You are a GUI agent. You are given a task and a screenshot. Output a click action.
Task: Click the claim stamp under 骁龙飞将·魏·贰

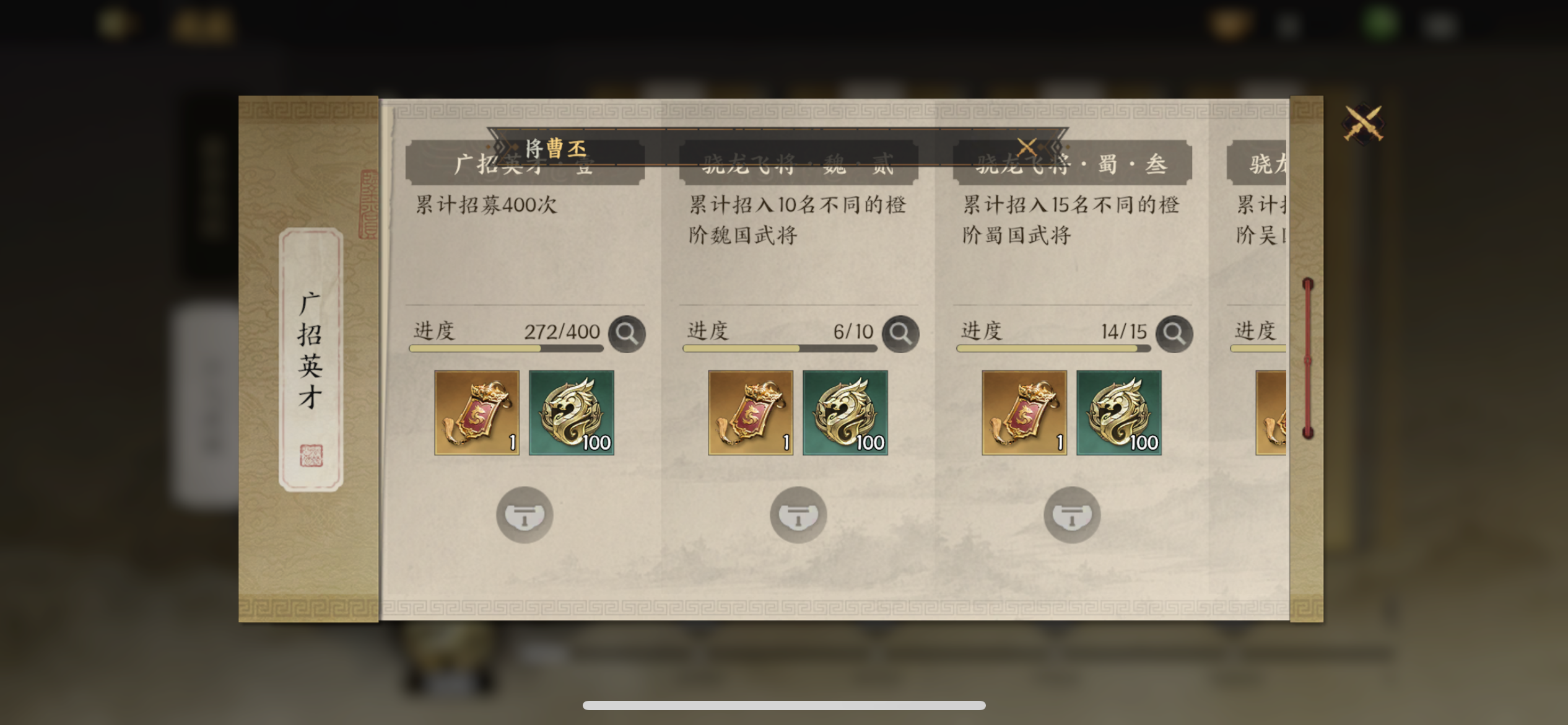[x=798, y=515]
